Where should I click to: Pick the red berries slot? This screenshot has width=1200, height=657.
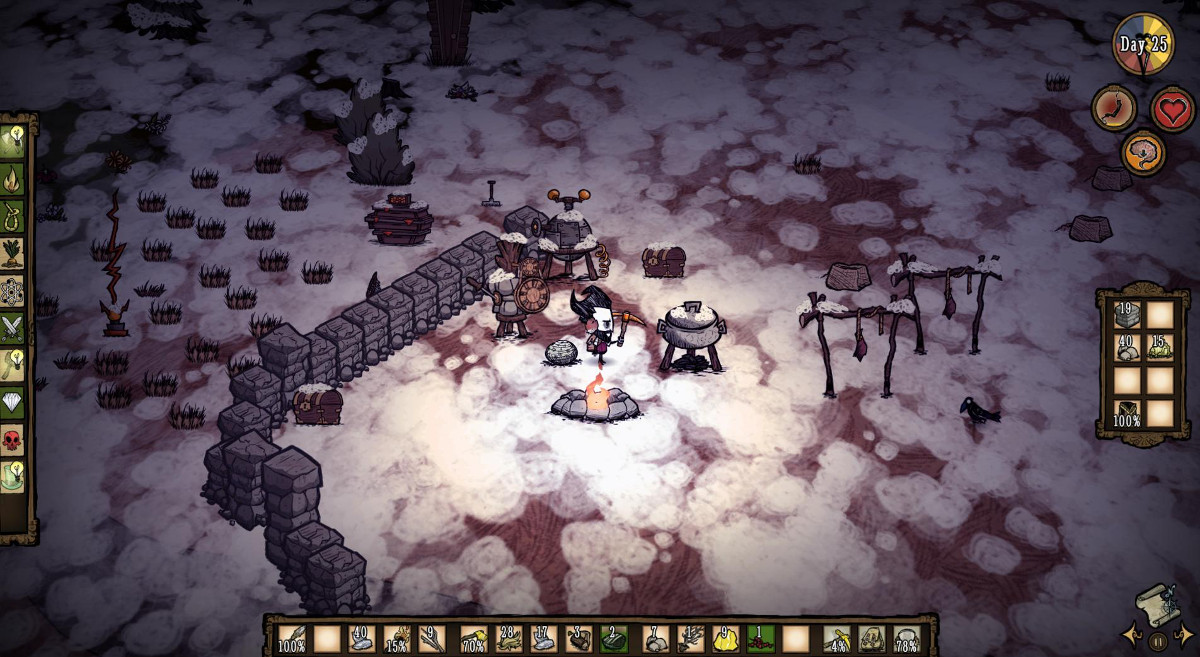click(x=760, y=637)
